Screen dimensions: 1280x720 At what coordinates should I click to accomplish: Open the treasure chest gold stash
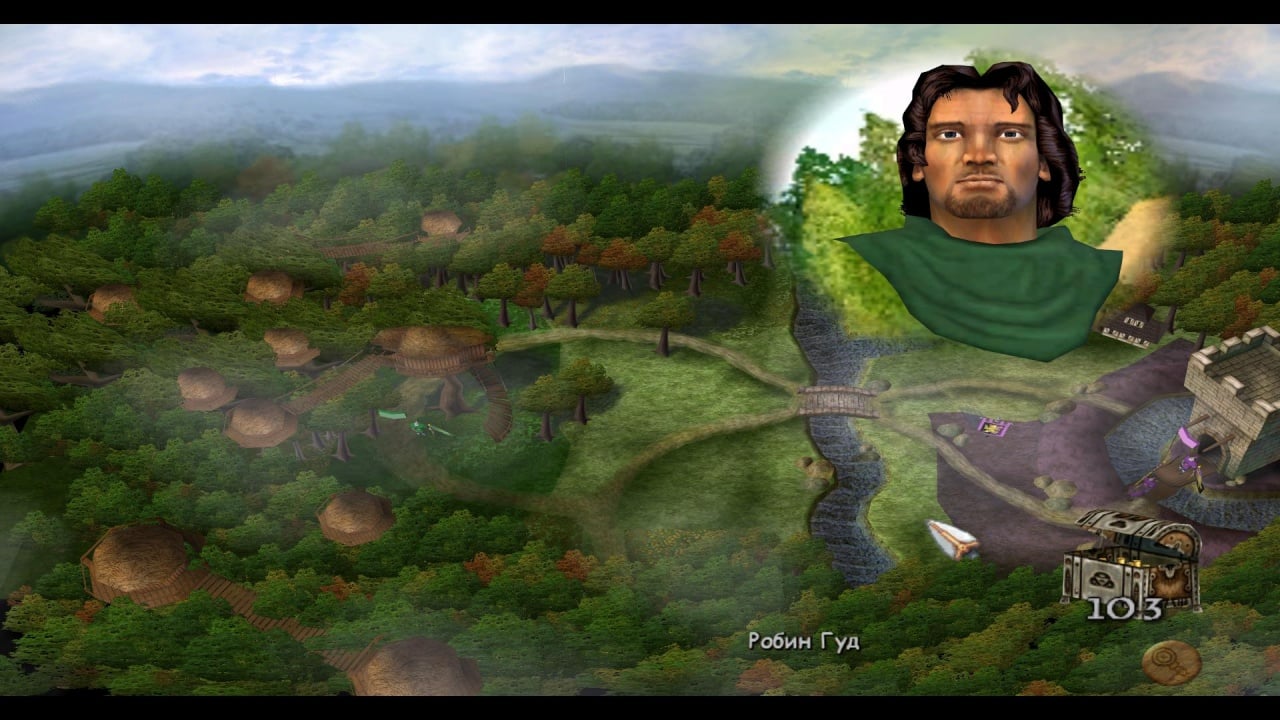(1131, 557)
